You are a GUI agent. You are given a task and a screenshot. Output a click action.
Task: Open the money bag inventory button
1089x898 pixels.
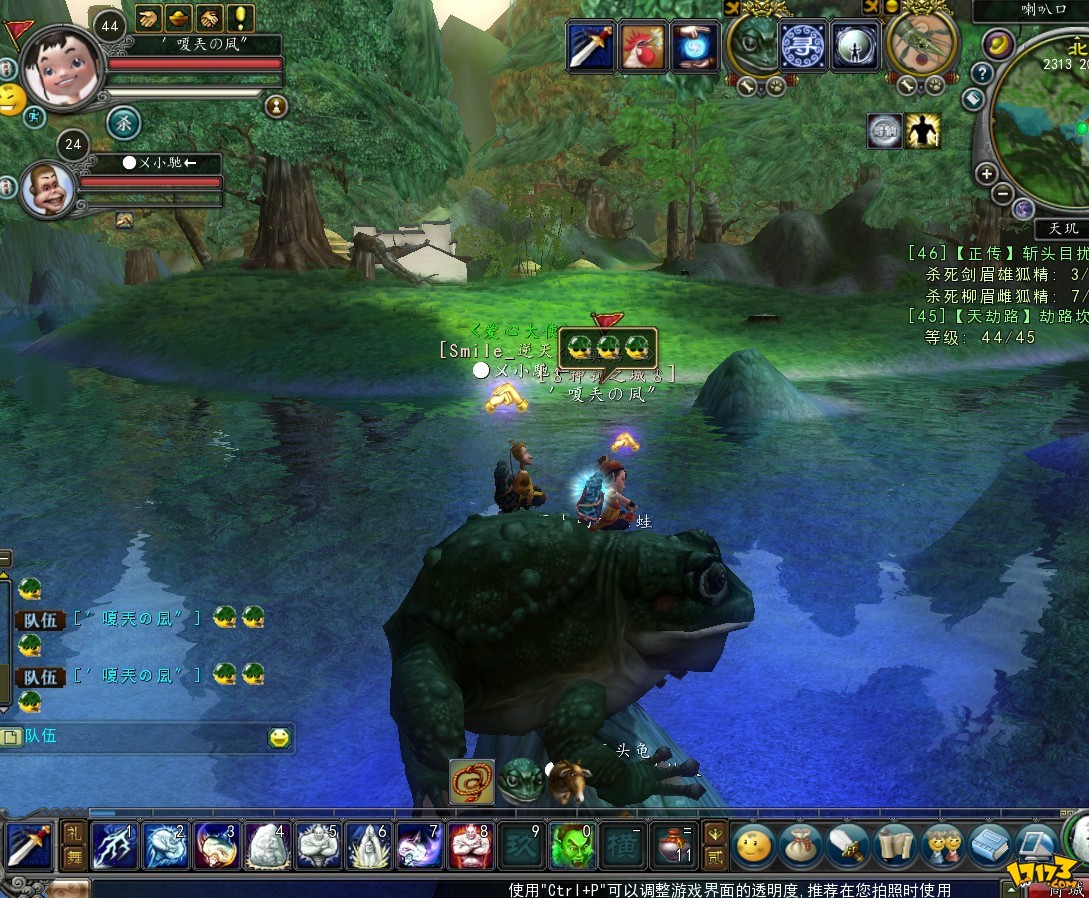click(800, 846)
